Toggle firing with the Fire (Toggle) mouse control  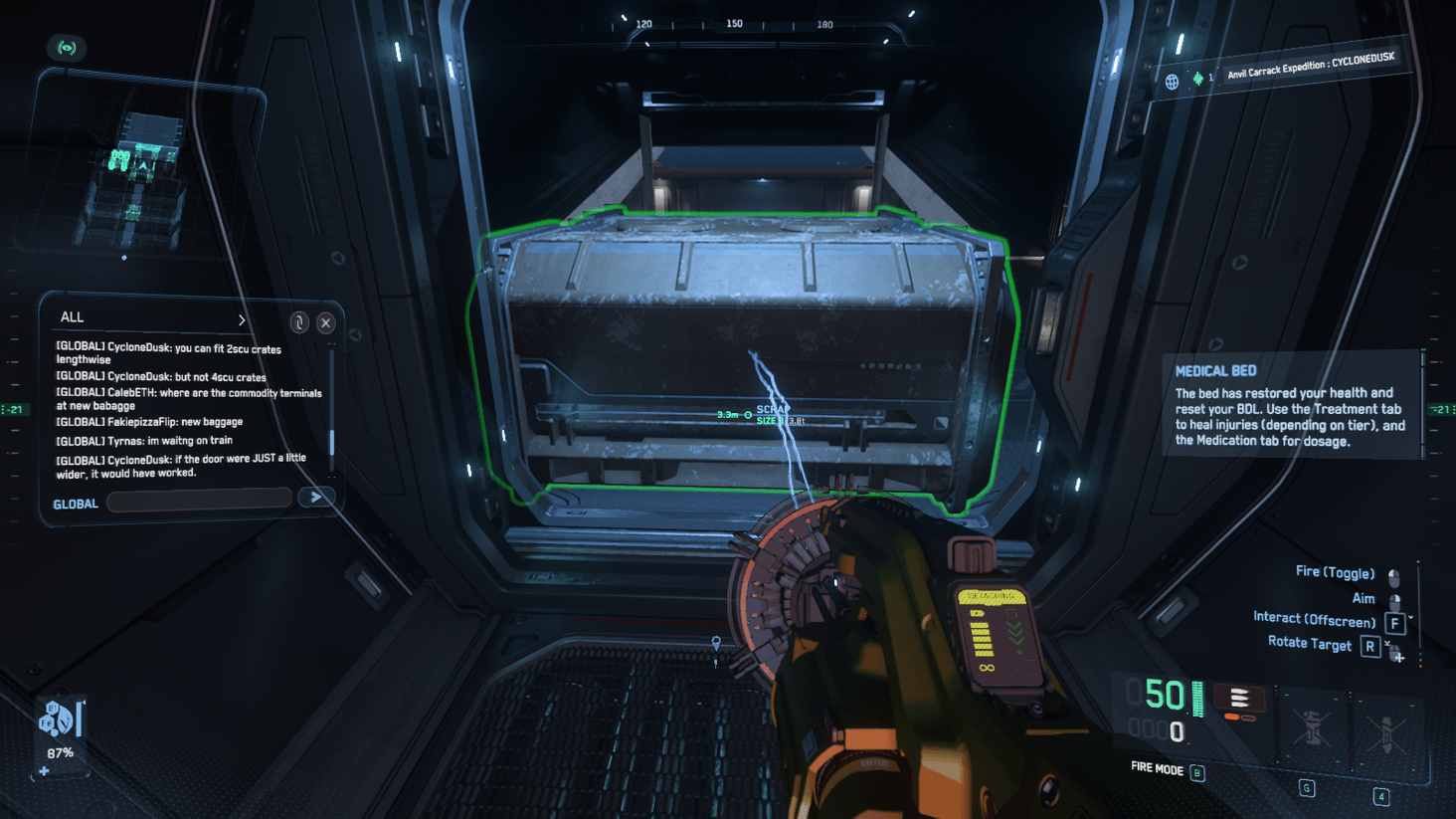pyautogui.click(x=1393, y=577)
